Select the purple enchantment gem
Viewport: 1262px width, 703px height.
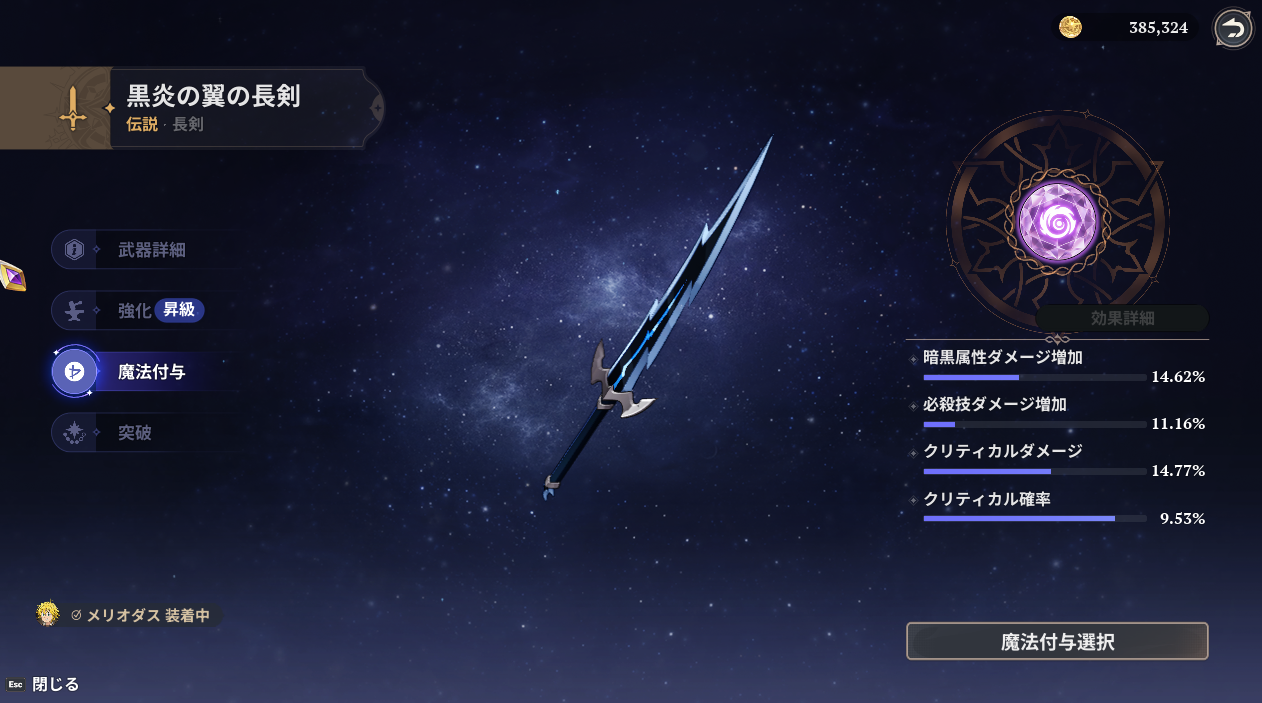click(1057, 222)
